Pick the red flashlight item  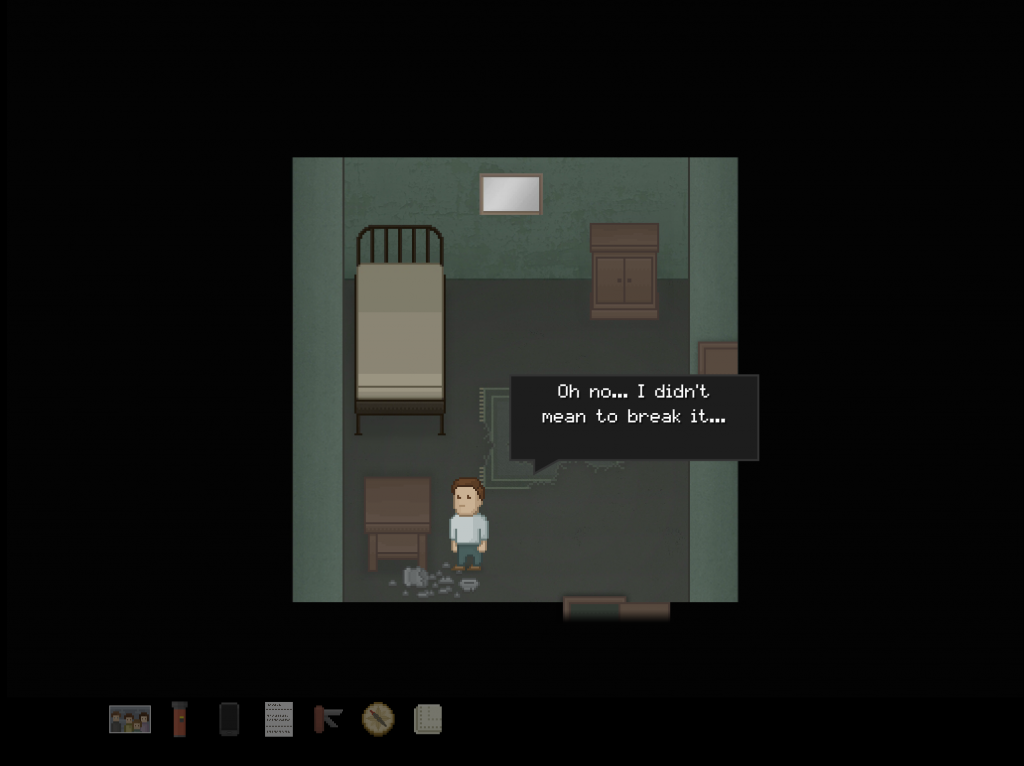tap(179, 719)
